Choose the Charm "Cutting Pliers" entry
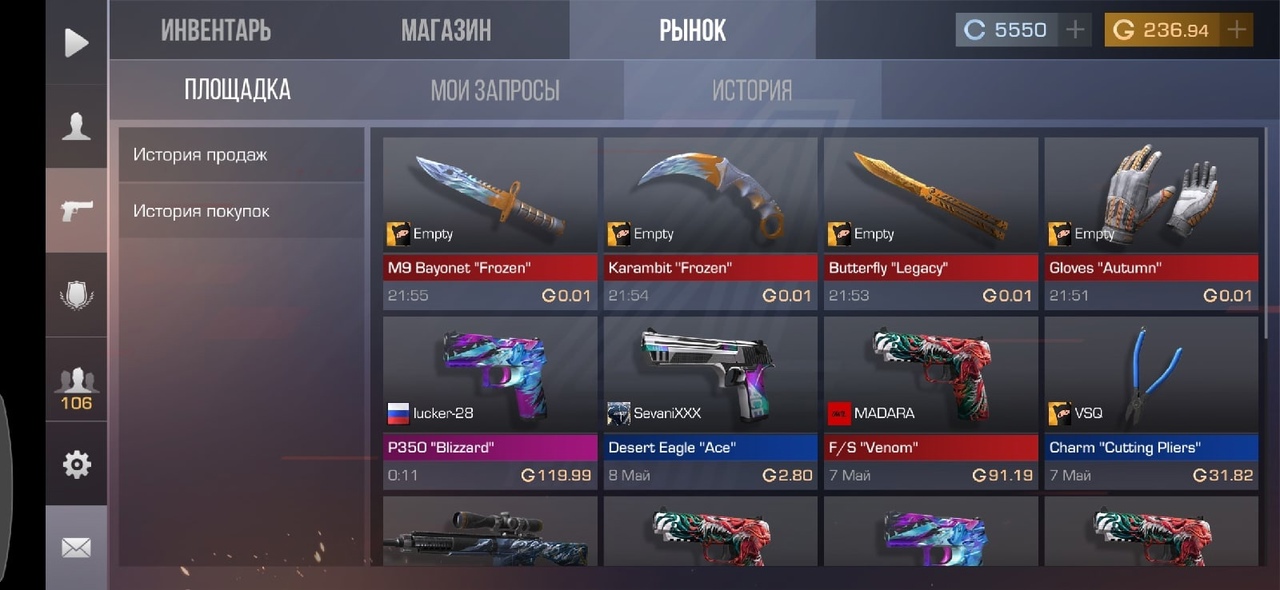This screenshot has width=1280, height=590. click(1151, 402)
